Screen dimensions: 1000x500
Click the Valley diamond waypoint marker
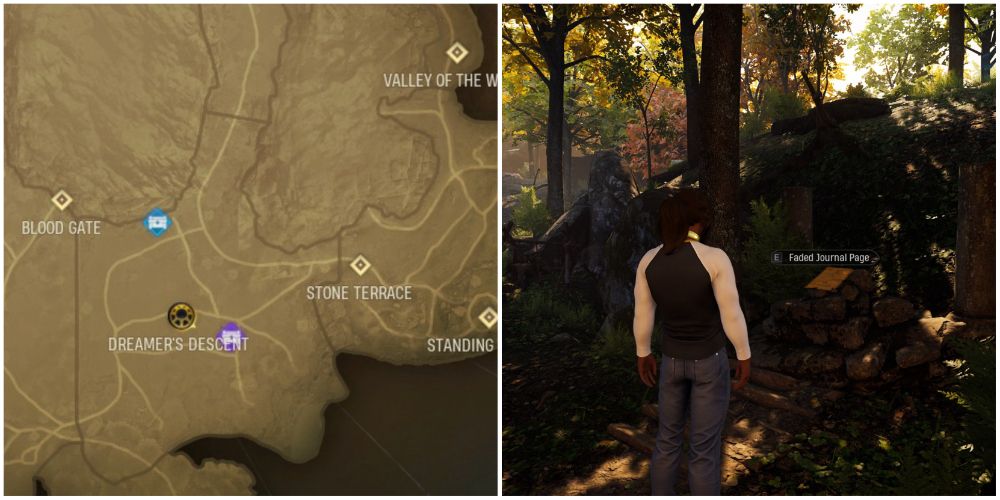457,52
